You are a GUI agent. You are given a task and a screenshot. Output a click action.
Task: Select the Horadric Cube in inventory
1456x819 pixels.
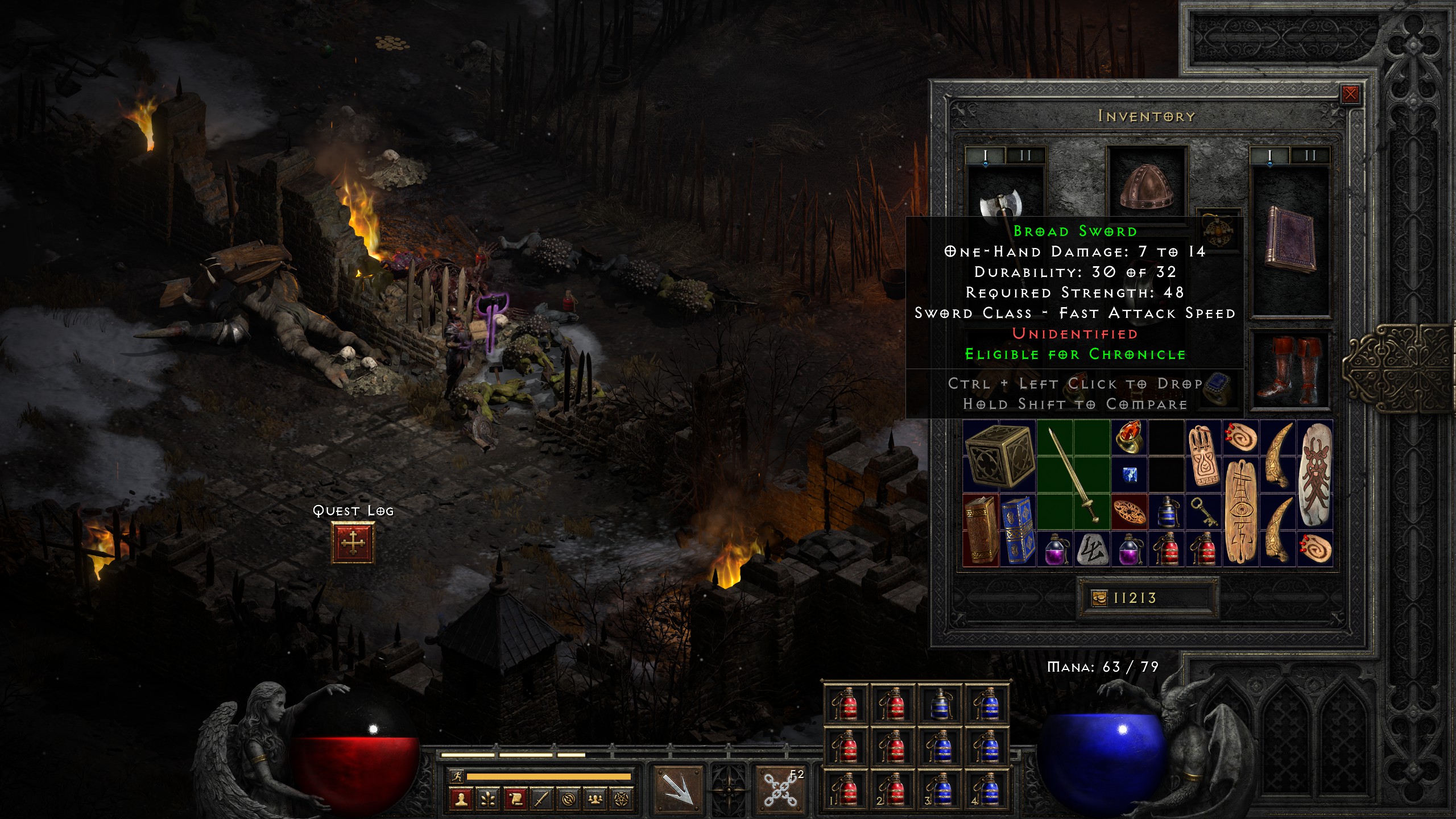click(999, 456)
